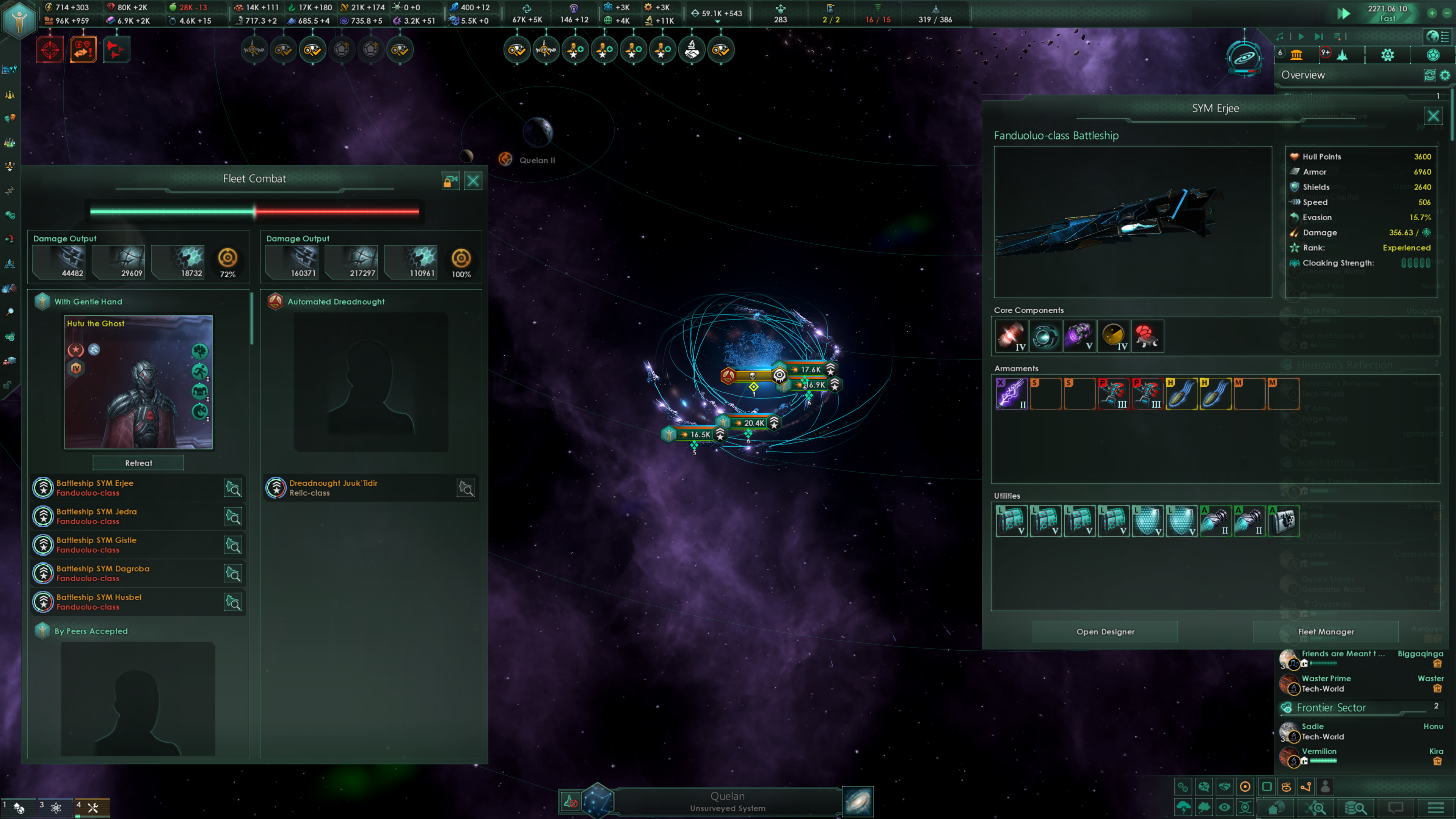Select Vermillion planet in the outliner
The height and width of the screenshot is (819, 1456).
click(1319, 751)
